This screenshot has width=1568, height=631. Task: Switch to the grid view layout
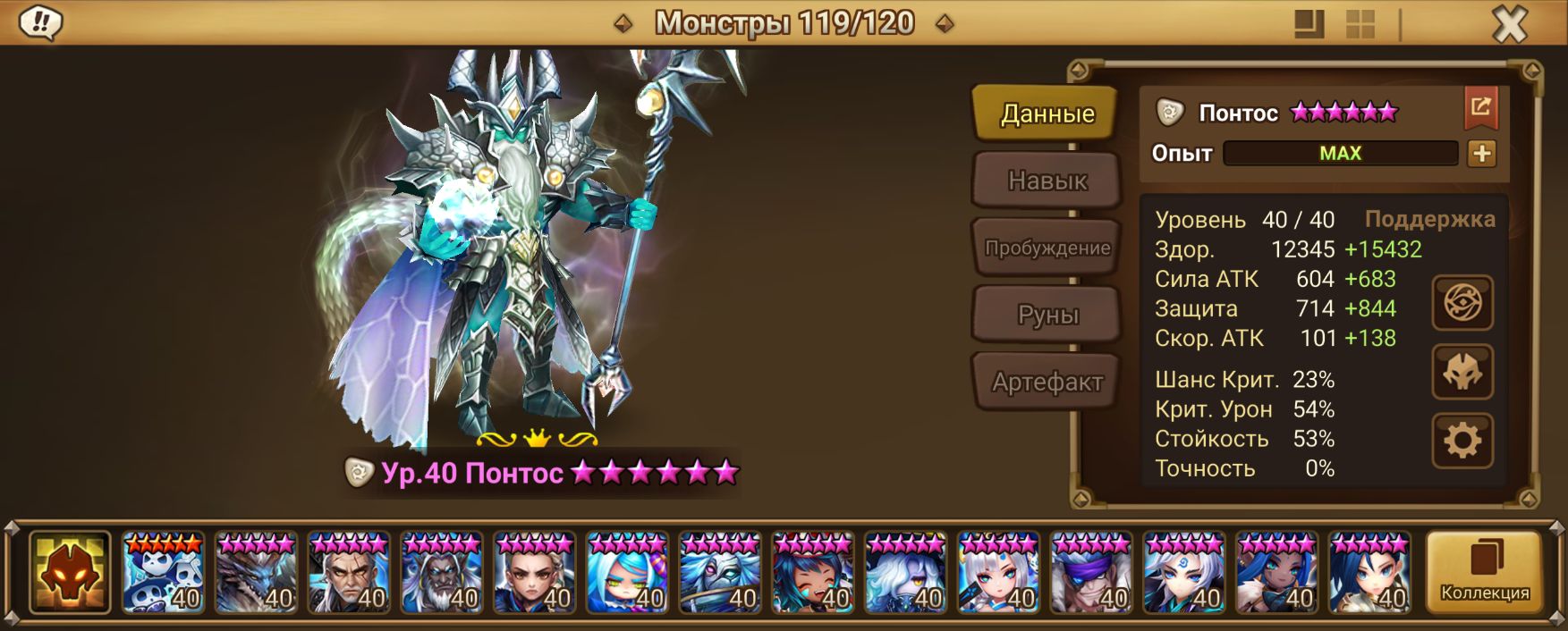(x=1360, y=24)
